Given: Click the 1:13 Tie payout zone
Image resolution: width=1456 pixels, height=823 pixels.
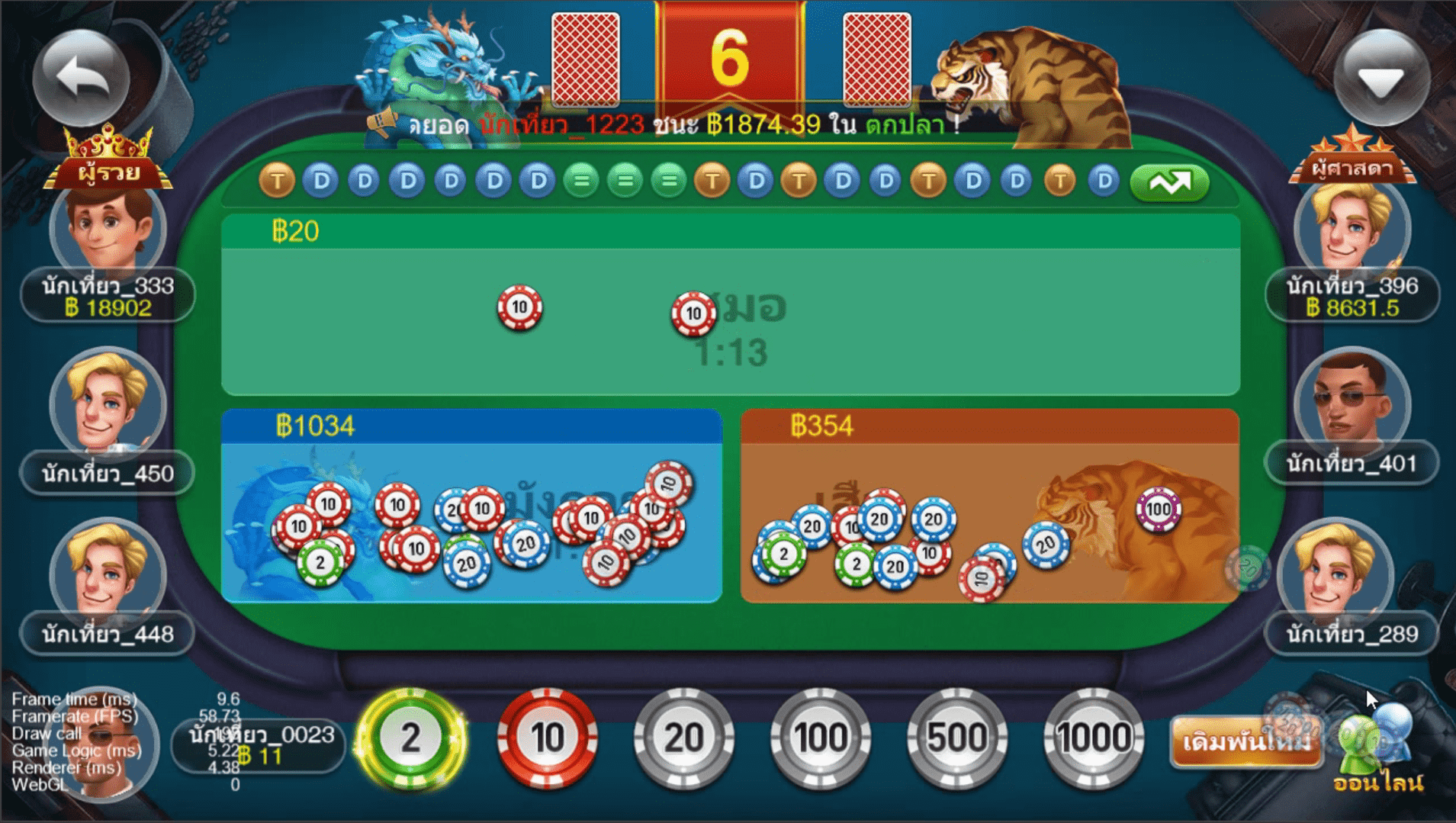Looking at the screenshot, I should pyautogui.click(x=734, y=351).
